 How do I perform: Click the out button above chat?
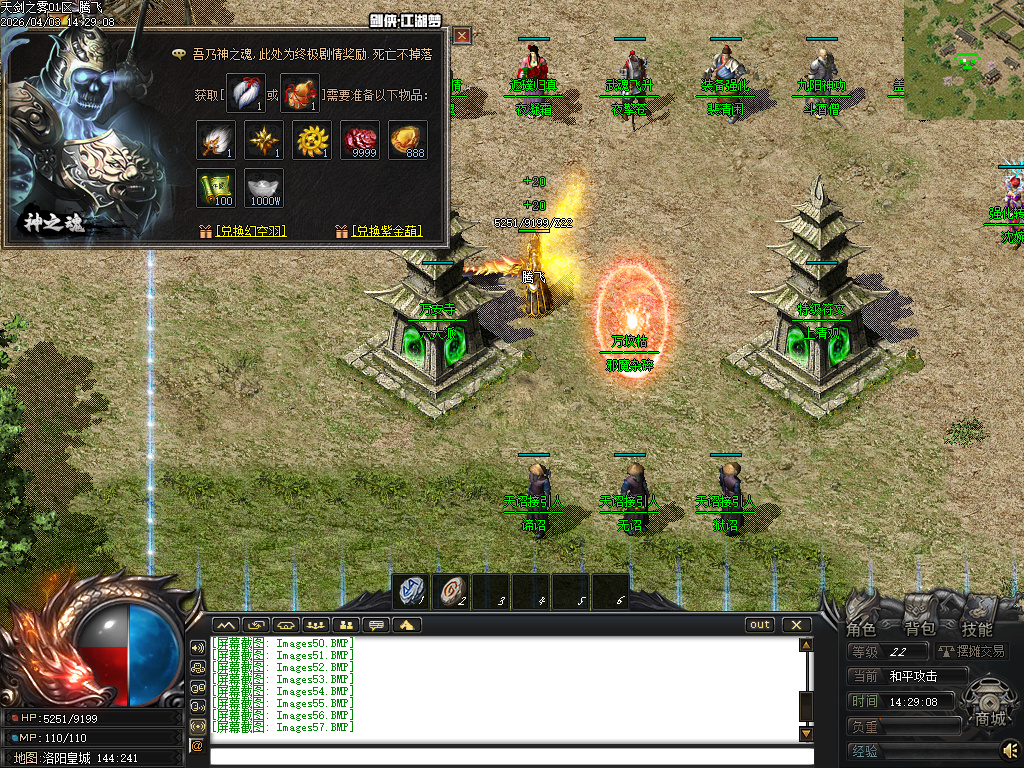(760, 625)
